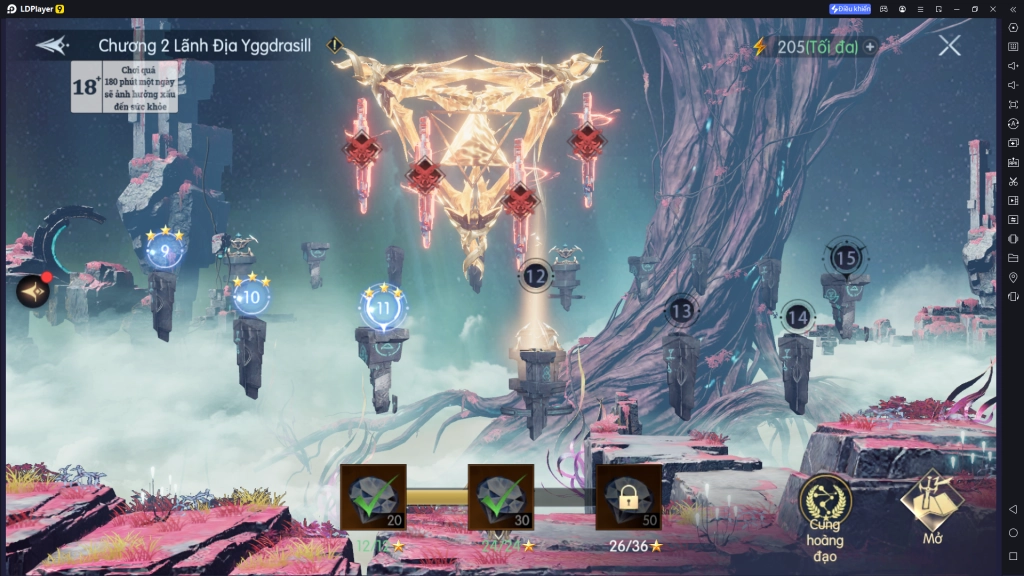Choose stage 12 node

point(536,275)
